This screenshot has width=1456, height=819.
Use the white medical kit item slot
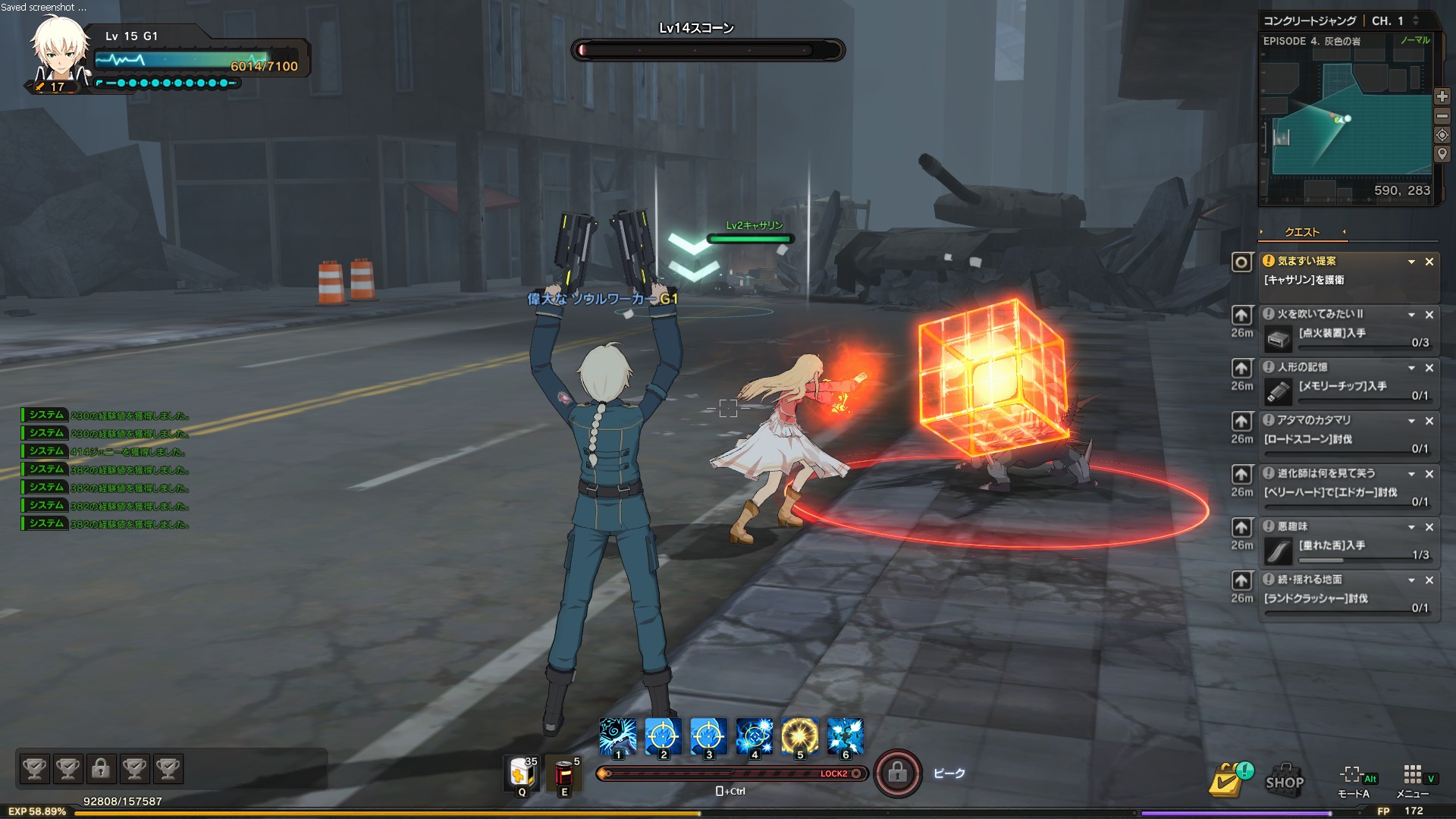point(522,773)
